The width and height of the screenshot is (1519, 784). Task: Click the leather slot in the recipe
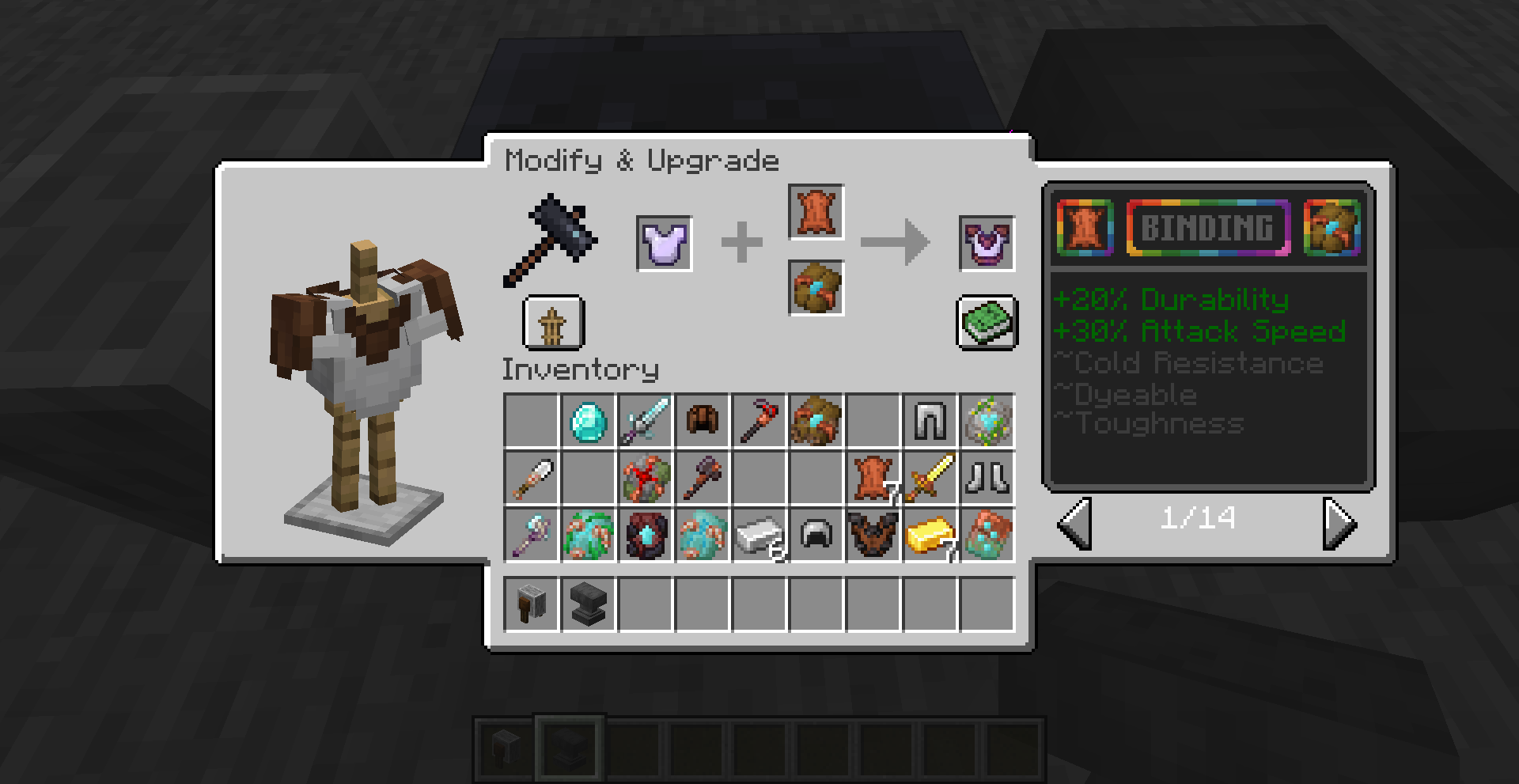pyautogui.click(x=816, y=212)
